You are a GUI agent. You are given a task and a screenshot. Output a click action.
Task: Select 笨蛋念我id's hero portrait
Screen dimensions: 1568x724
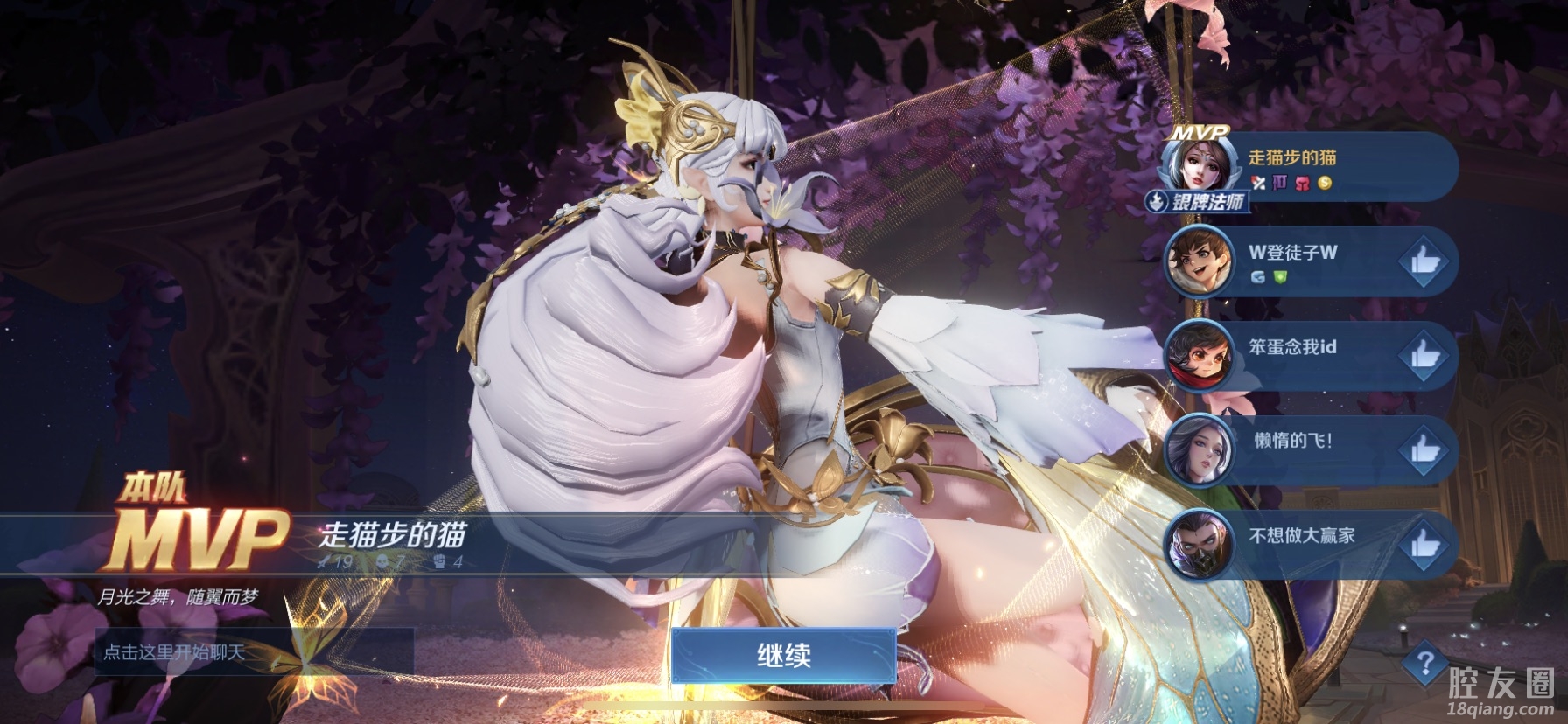(1199, 355)
